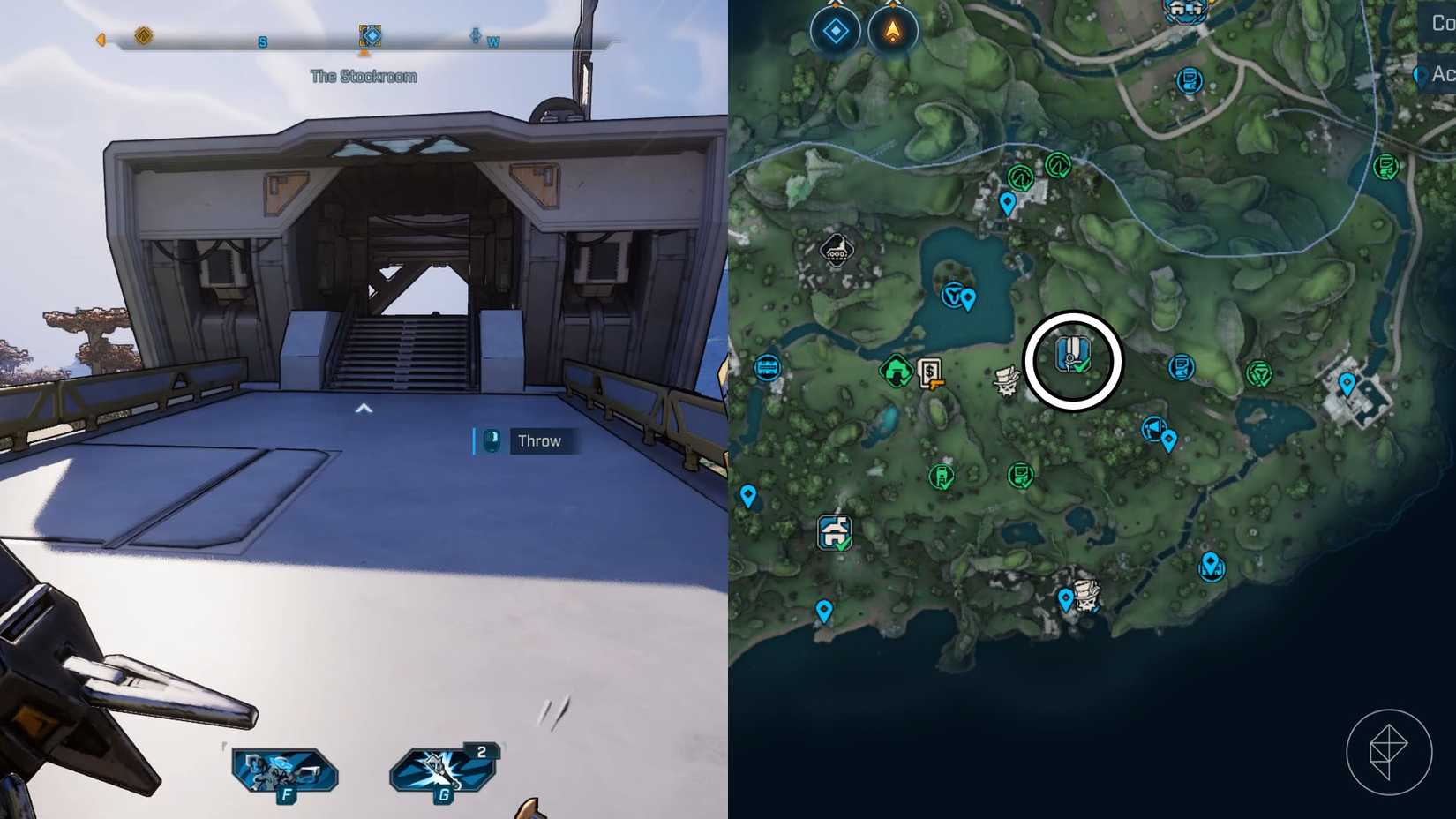Activate the G grenade ability slot

(x=439, y=768)
